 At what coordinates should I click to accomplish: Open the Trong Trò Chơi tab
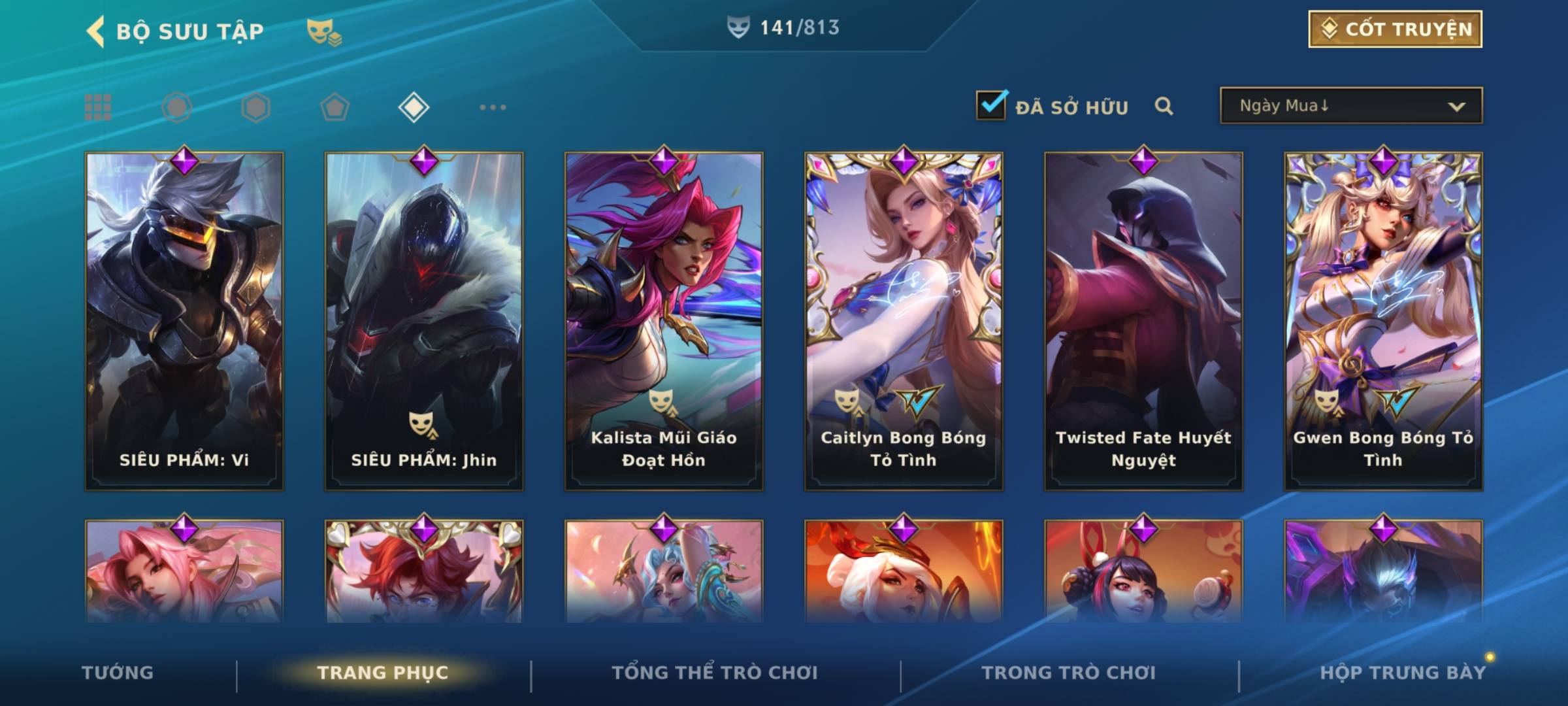(1069, 673)
